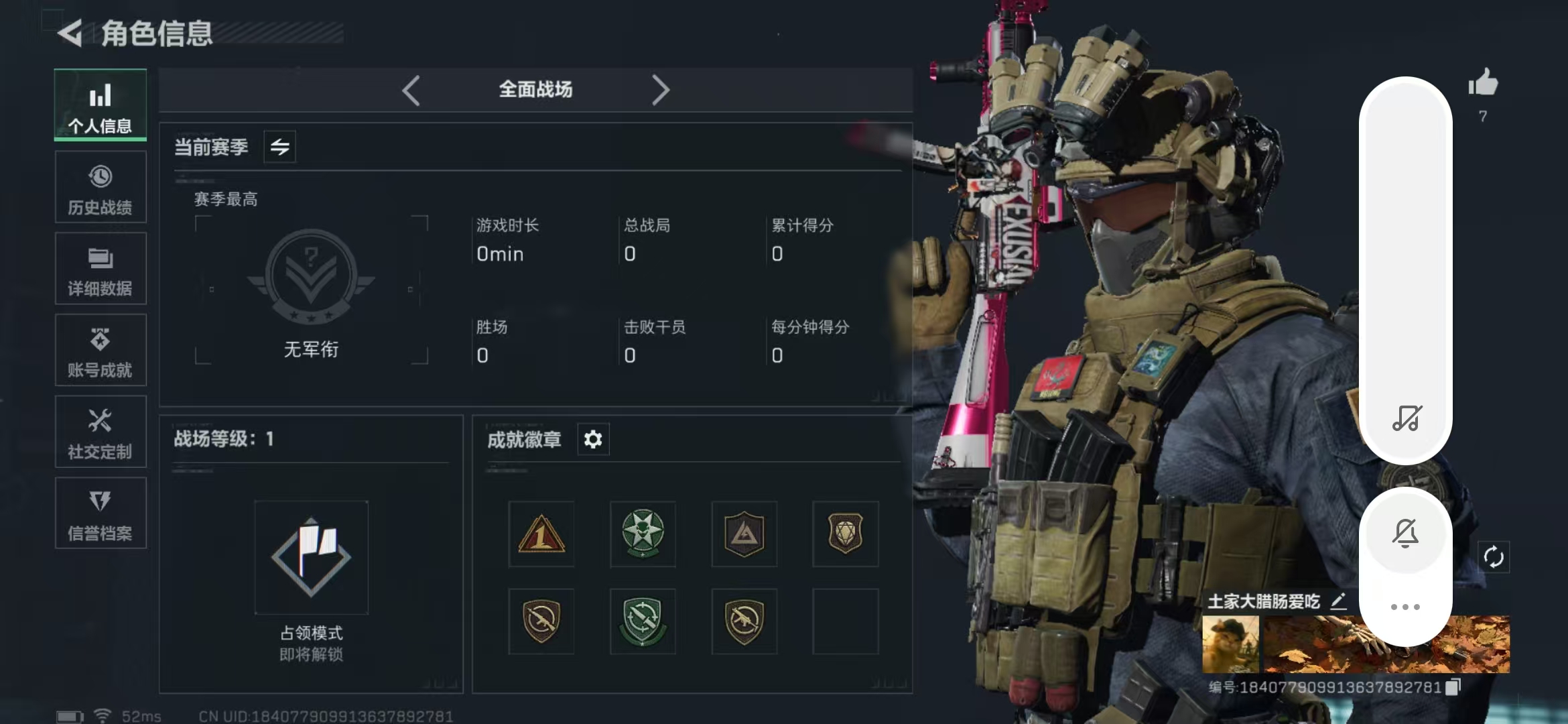
Task: Click the character rotate refresh icon
Action: point(1494,557)
